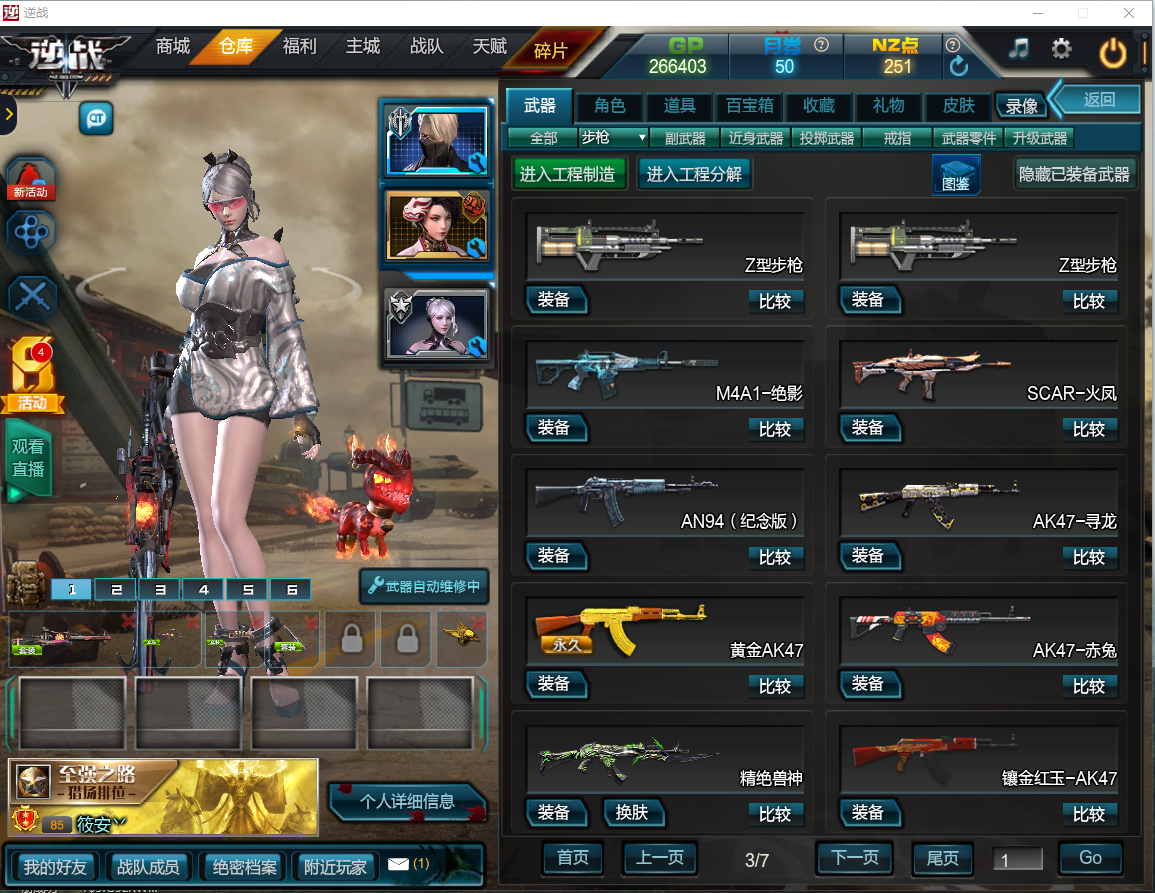
Task: Equip the M4A1-绝影 rifle
Action: [x=555, y=428]
